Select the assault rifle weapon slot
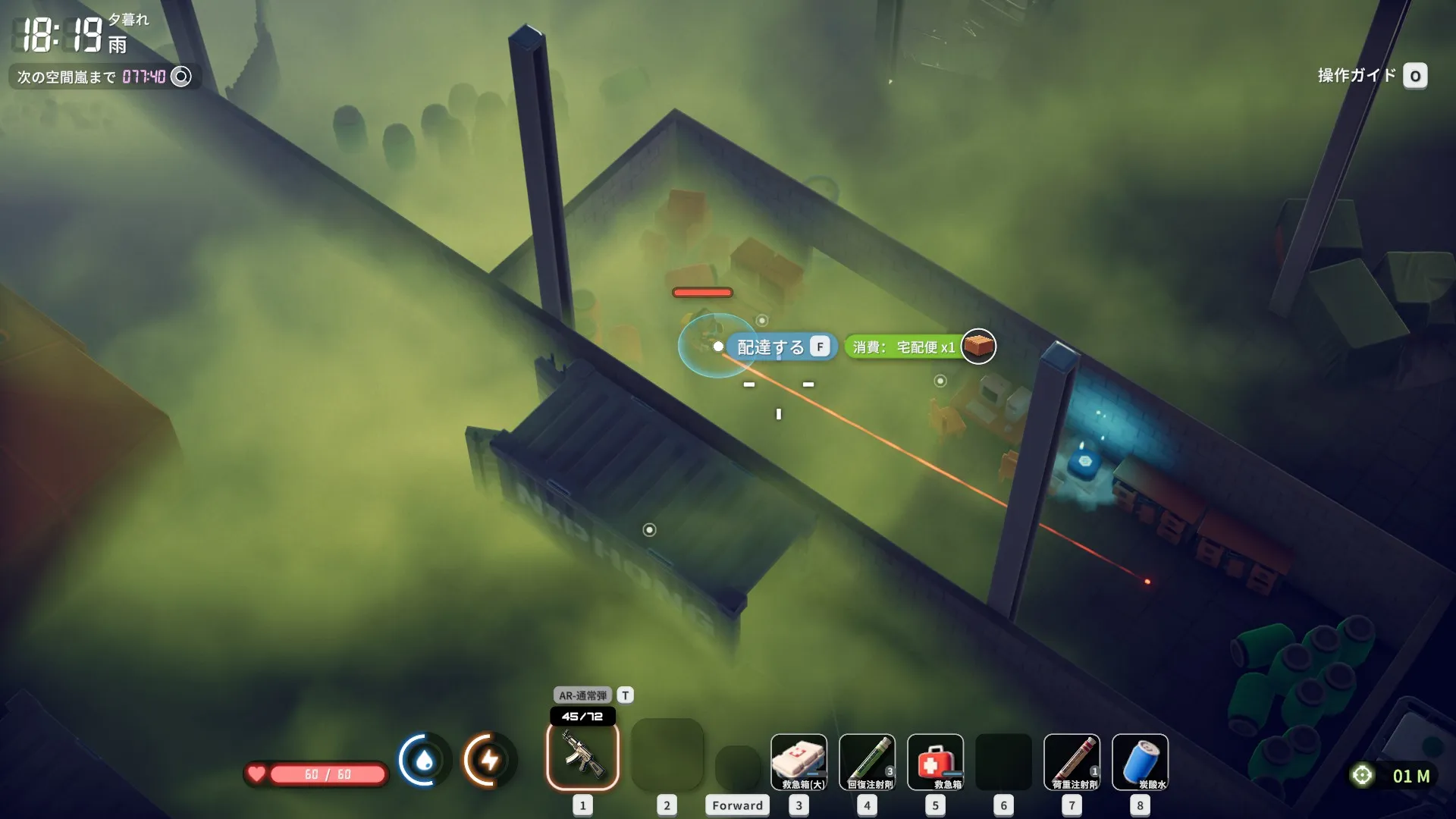 coord(582,755)
